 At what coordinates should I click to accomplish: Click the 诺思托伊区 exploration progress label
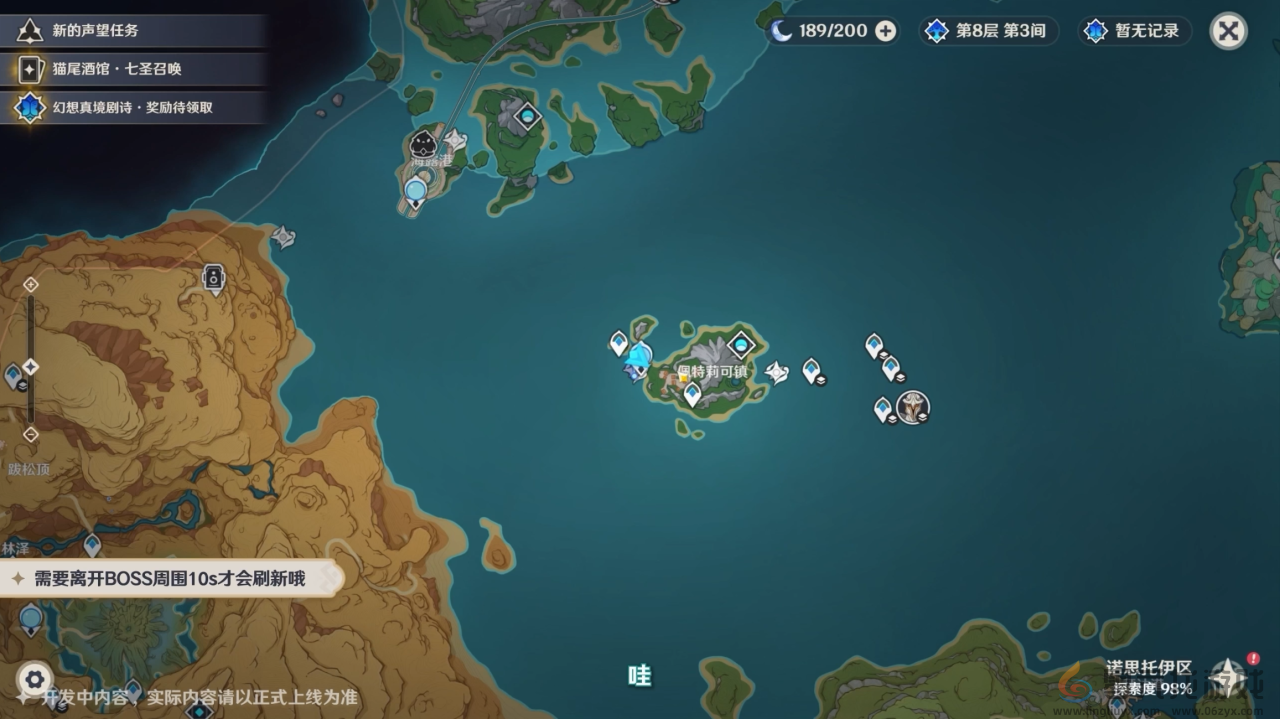(x=1148, y=677)
